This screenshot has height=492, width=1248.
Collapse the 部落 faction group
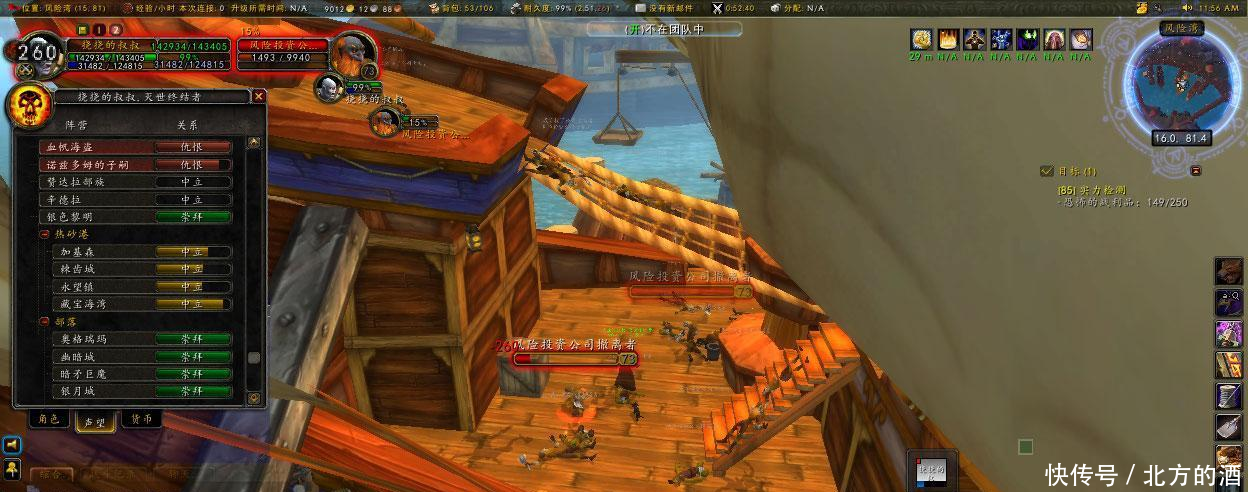tap(45, 322)
